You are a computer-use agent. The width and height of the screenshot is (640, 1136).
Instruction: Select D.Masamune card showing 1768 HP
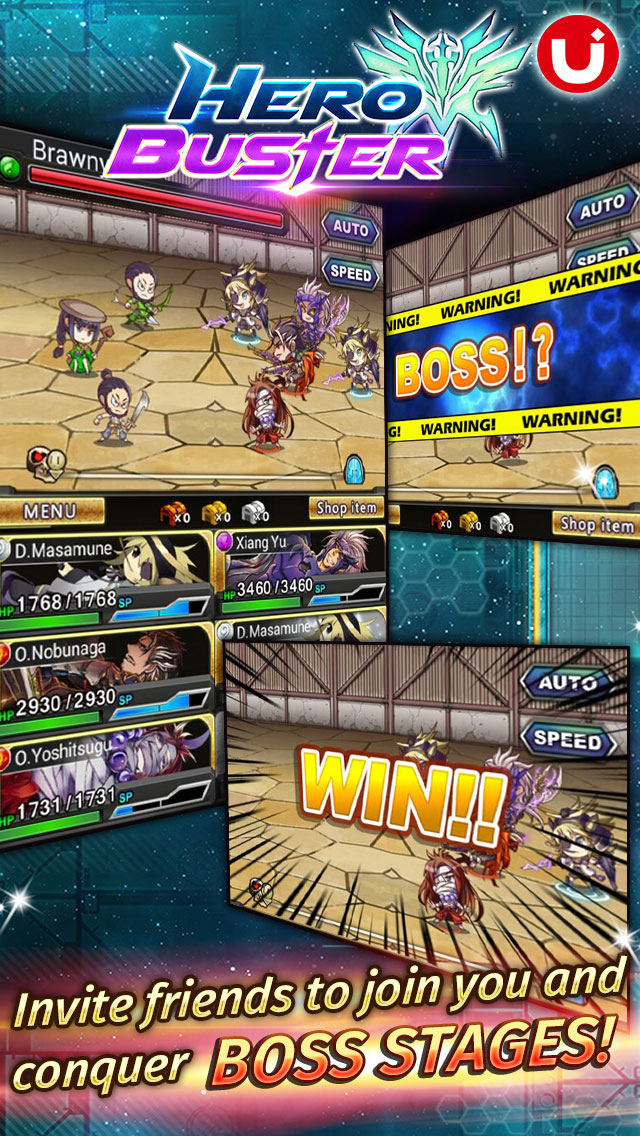pyautogui.click(x=105, y=576)
